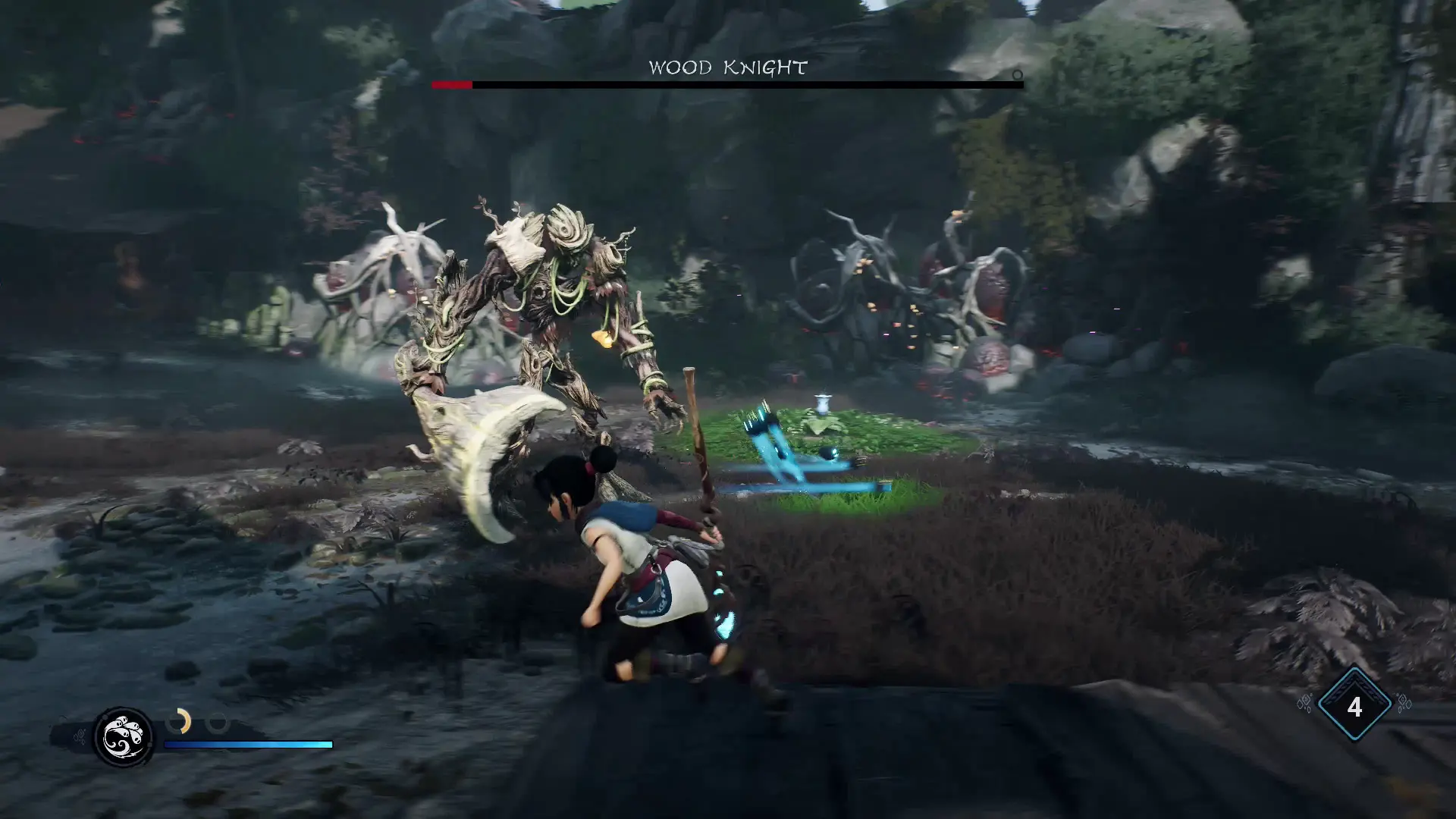Click the Rot spirit swirl emblem
The width and height of the screenshot is (1456, 819).
123,737
